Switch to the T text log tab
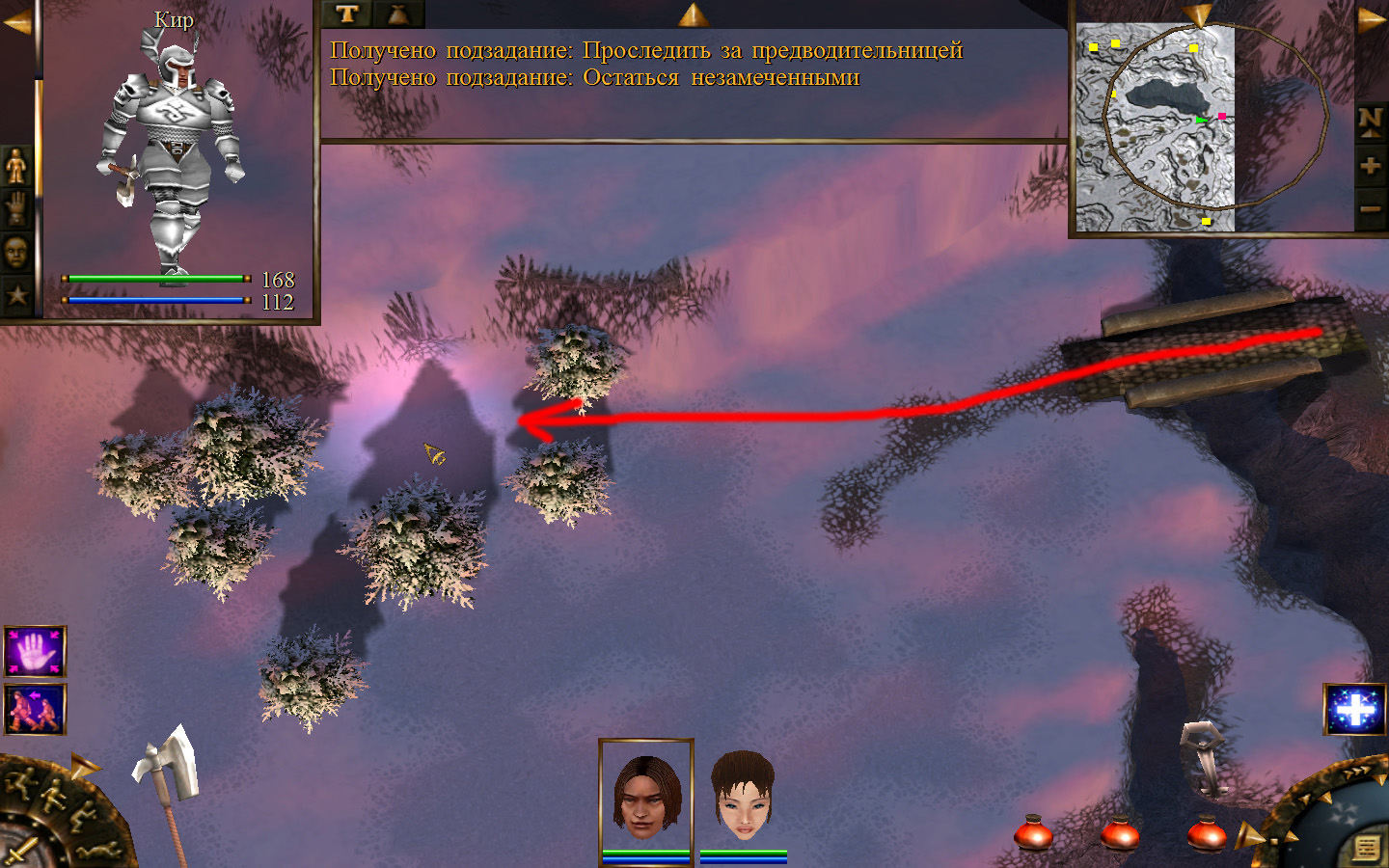 click(347, 14)
